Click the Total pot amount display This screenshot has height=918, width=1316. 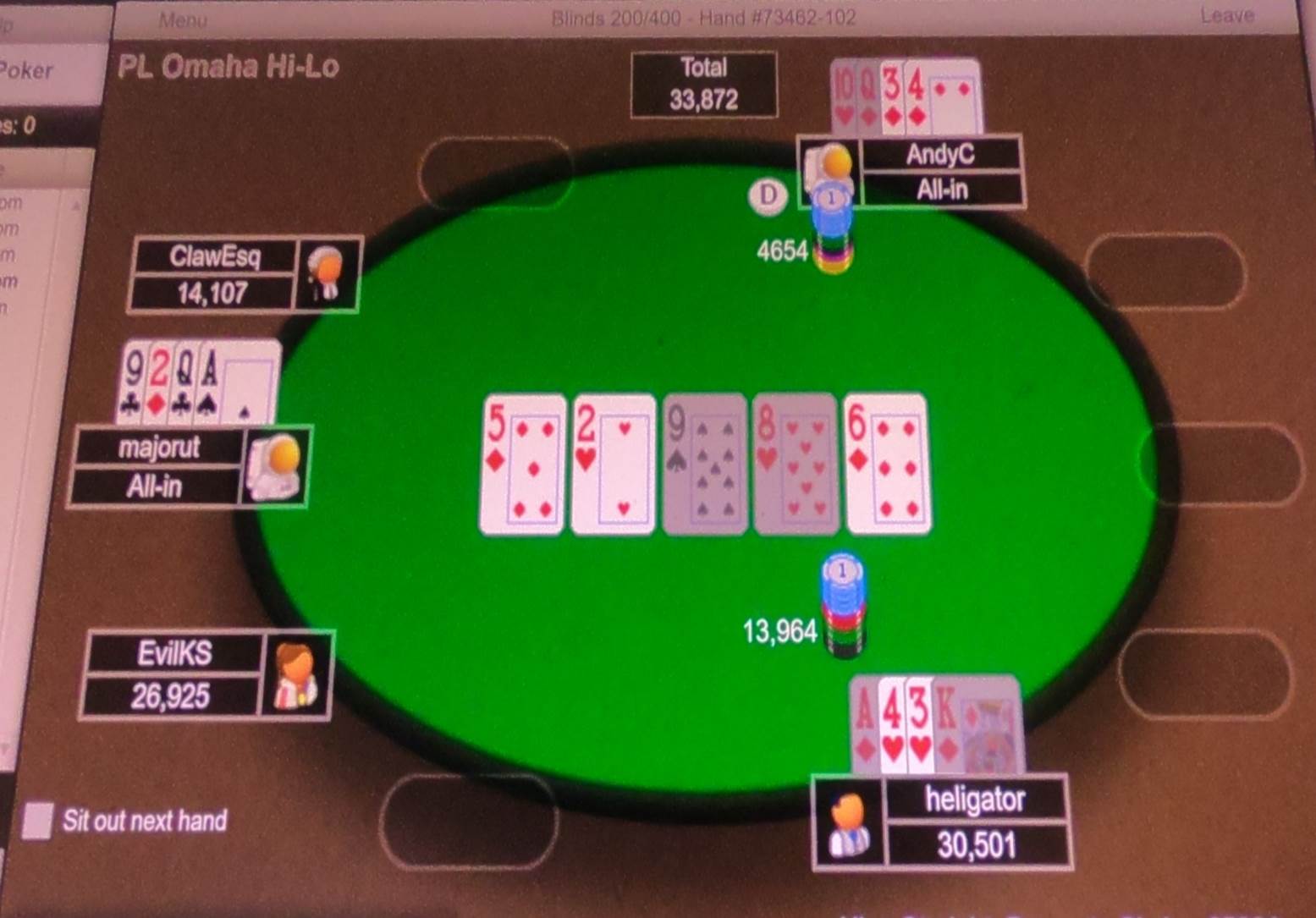click(704, 84)
